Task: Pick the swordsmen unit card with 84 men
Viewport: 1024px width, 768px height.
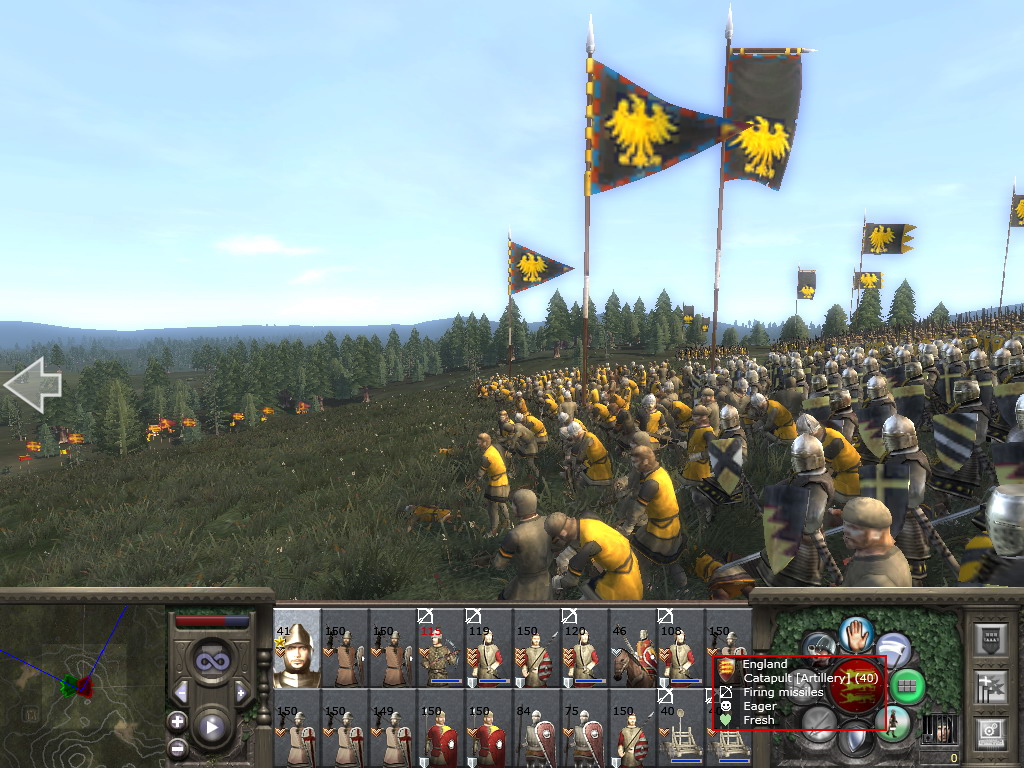Action: (x=536, y=728)
